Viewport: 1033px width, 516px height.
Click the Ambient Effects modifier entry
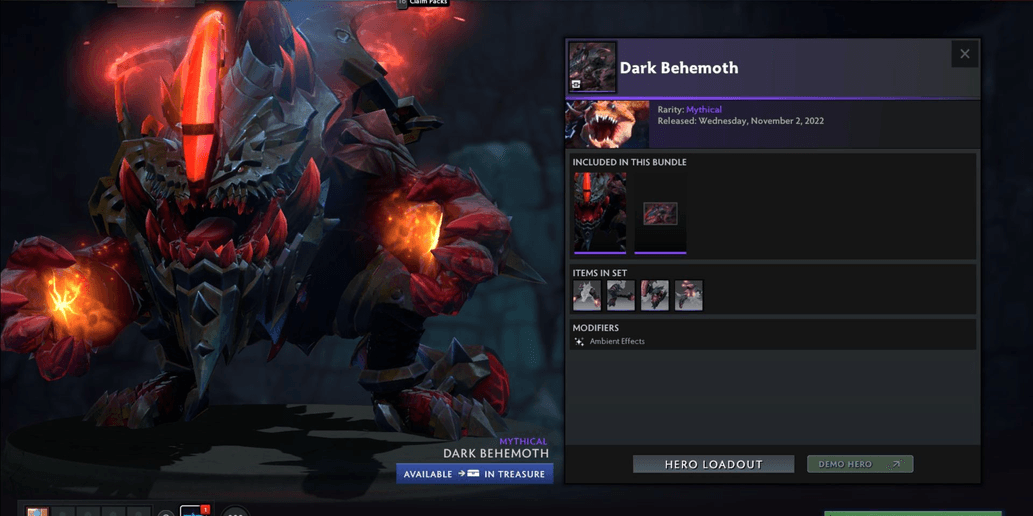click(x=616, y=342)
